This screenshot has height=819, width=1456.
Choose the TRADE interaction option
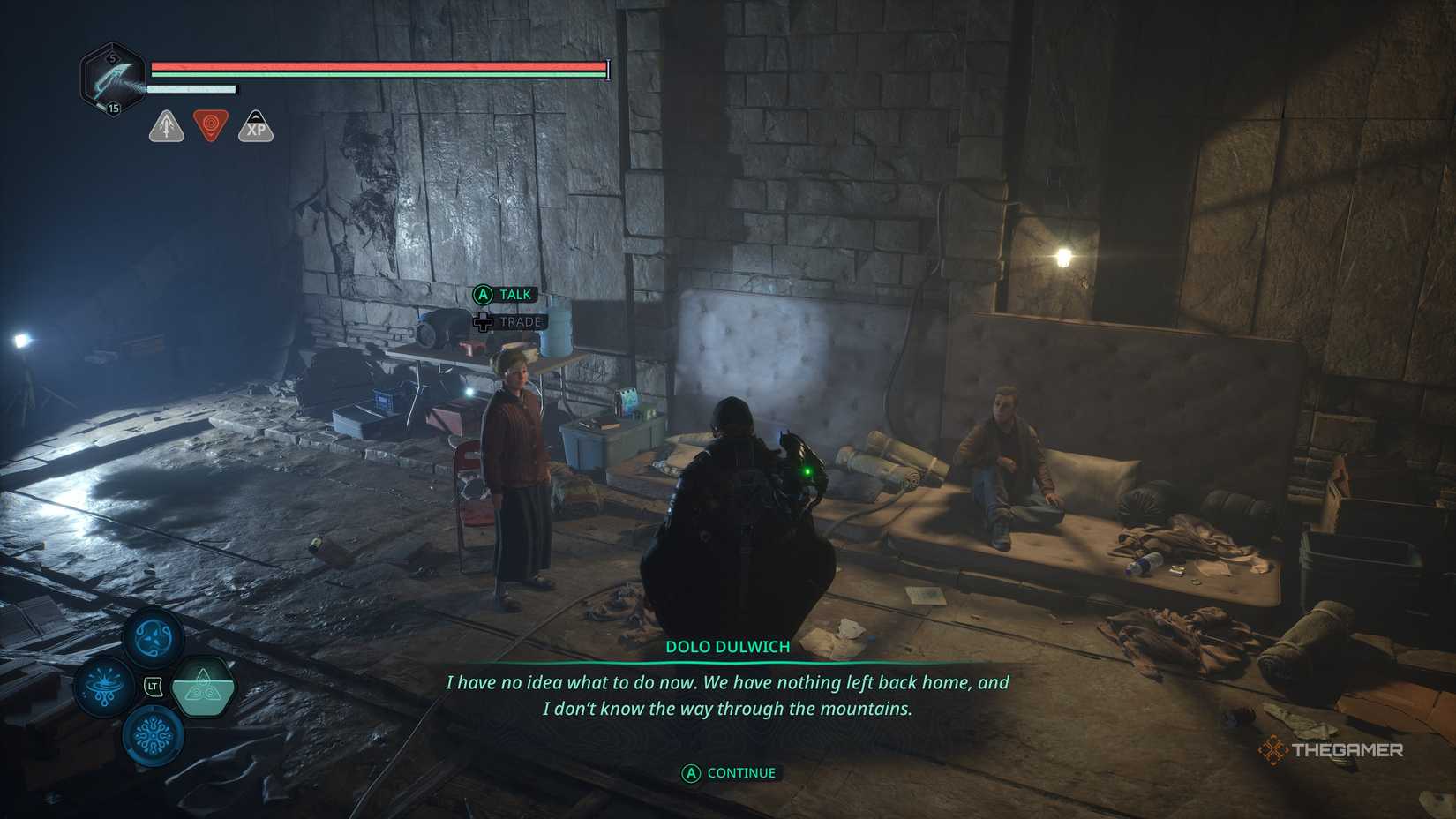tap(509, 322)
